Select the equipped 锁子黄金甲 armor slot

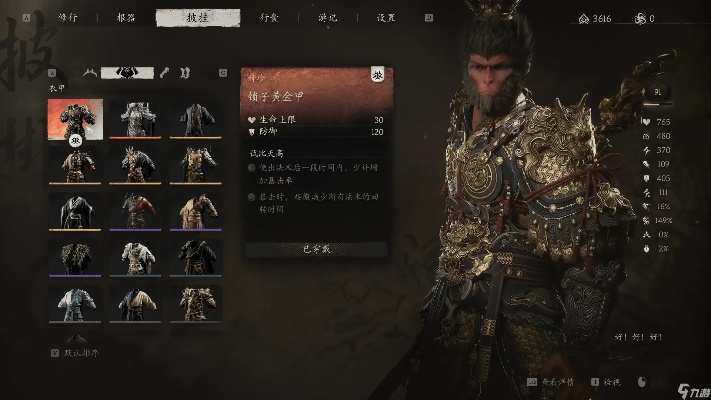coord(75,117)
